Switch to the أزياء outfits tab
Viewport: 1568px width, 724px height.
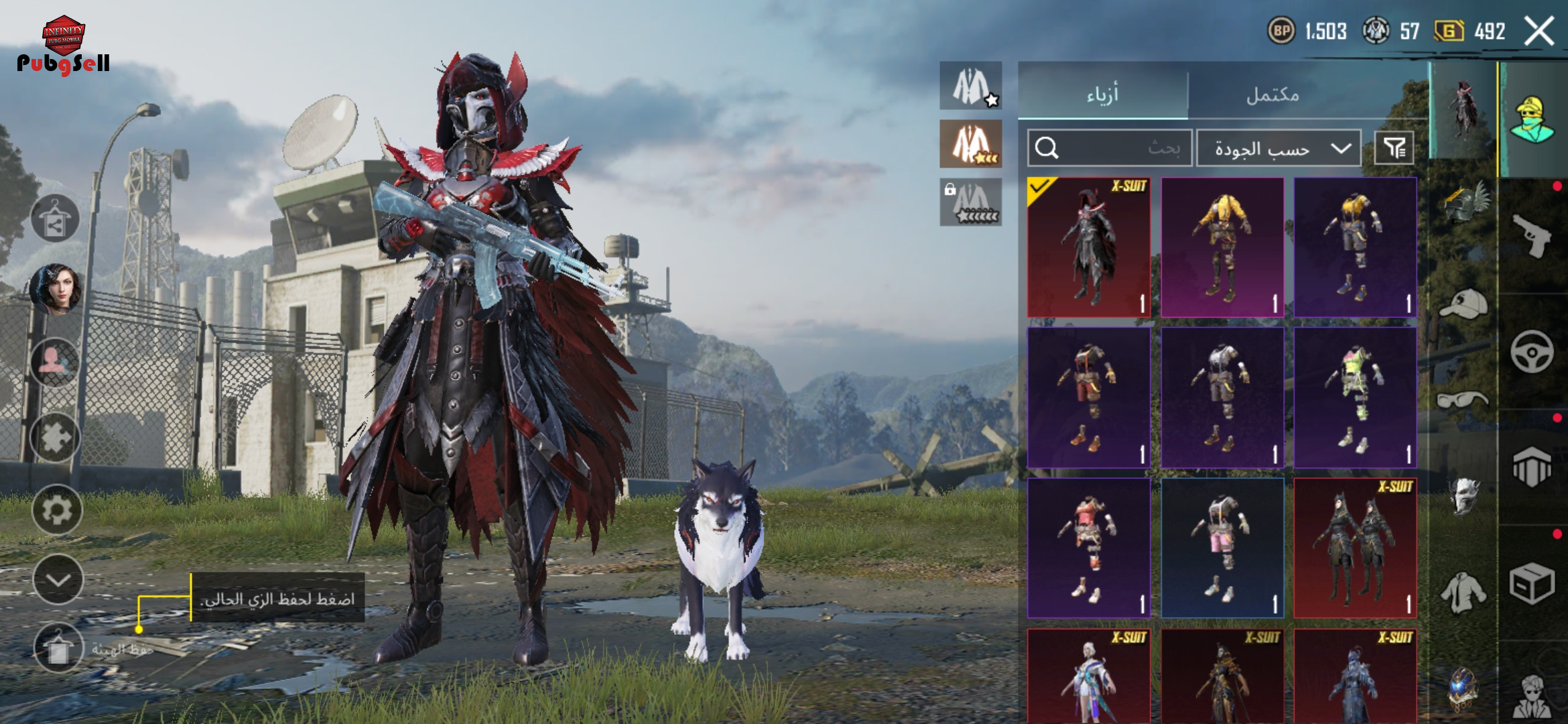[1102, 95]
